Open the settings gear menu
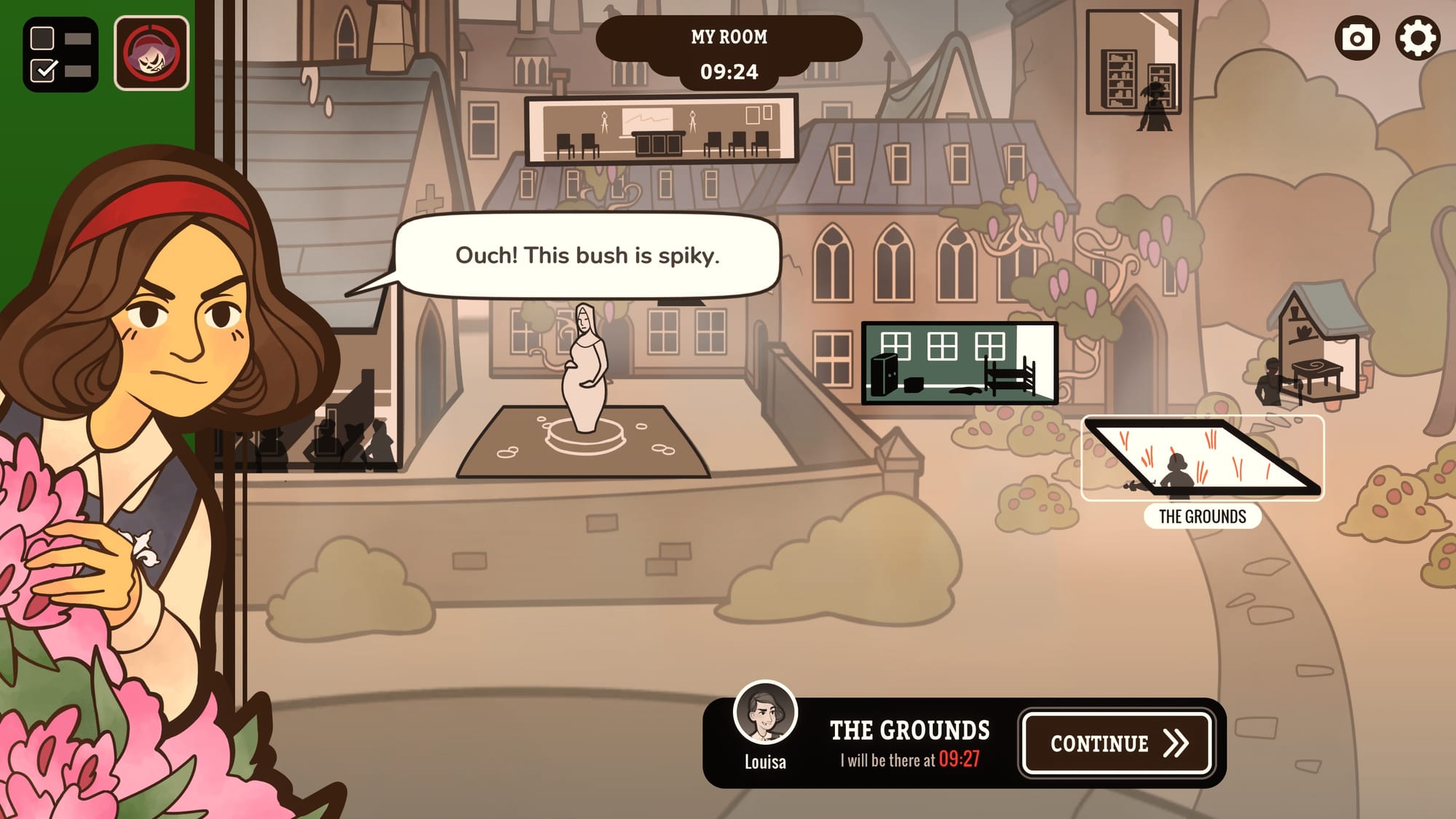 (x=1417, y=39)
